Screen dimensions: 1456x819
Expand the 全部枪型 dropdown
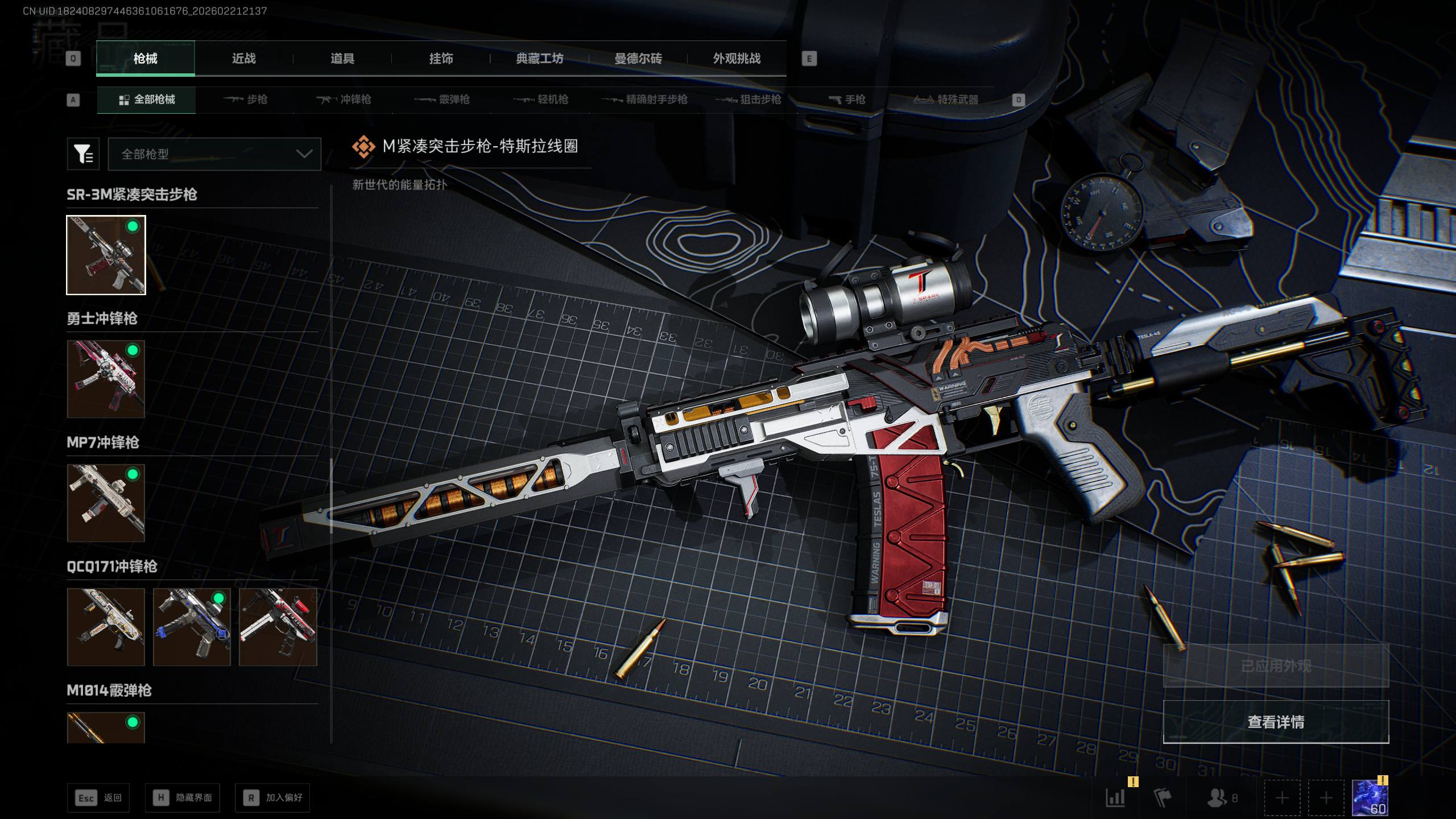214,154
